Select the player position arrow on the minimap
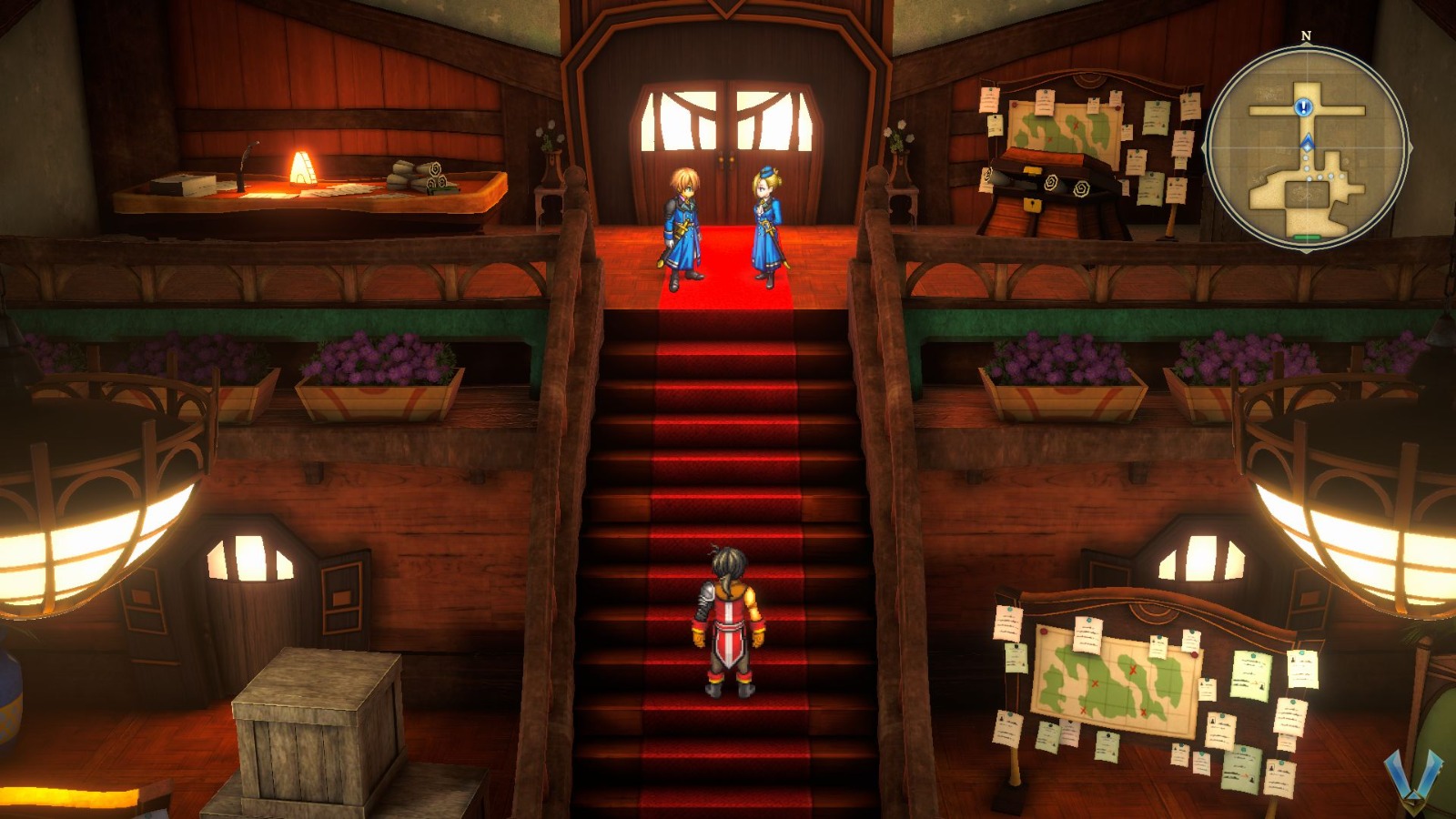The width and height of the screenshot is (1456, 819). pyautogui.click(x=1308, y=143)
